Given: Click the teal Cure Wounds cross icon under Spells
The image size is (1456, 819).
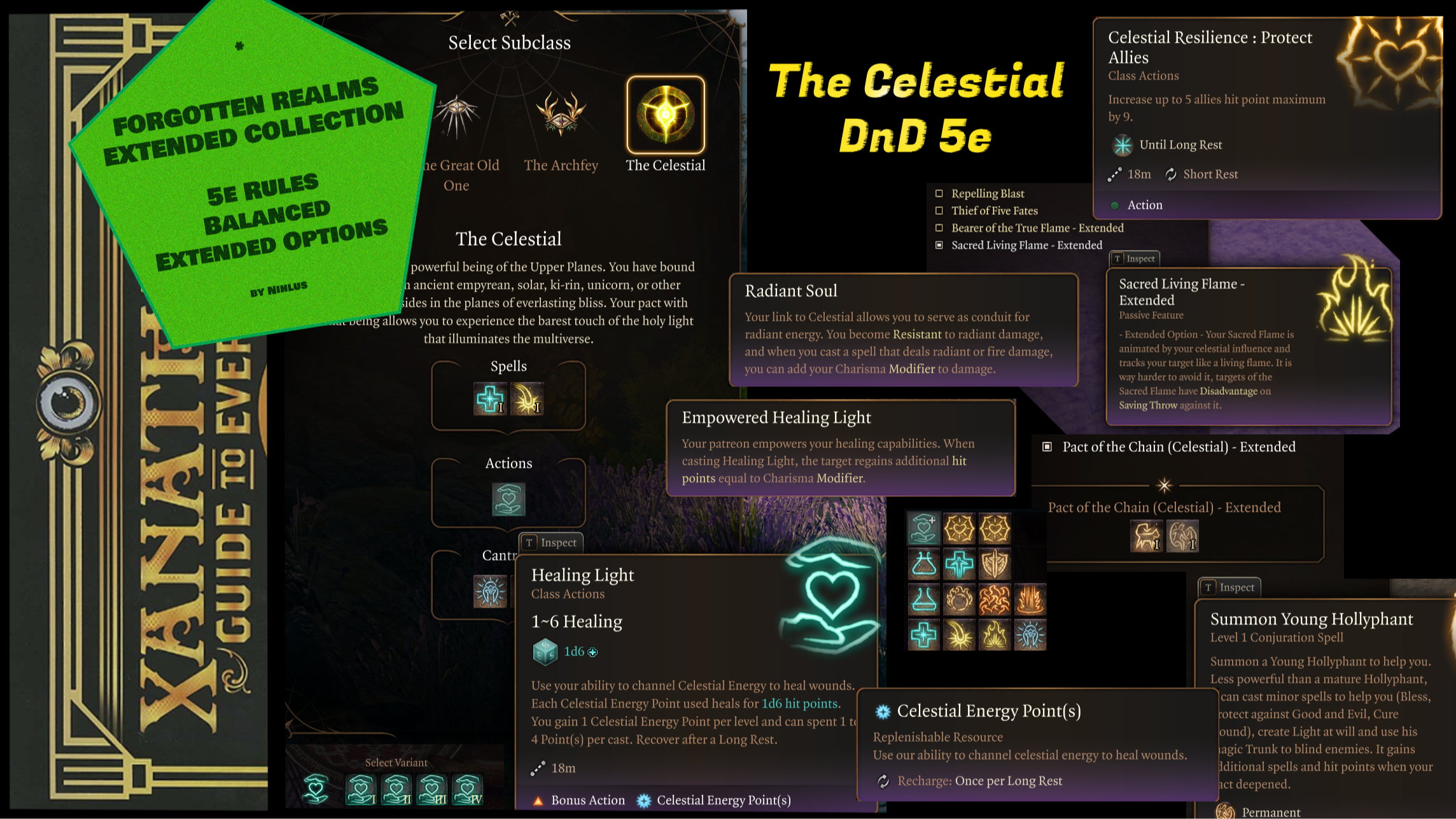Looking at the screenshot, I should (490, 400).
